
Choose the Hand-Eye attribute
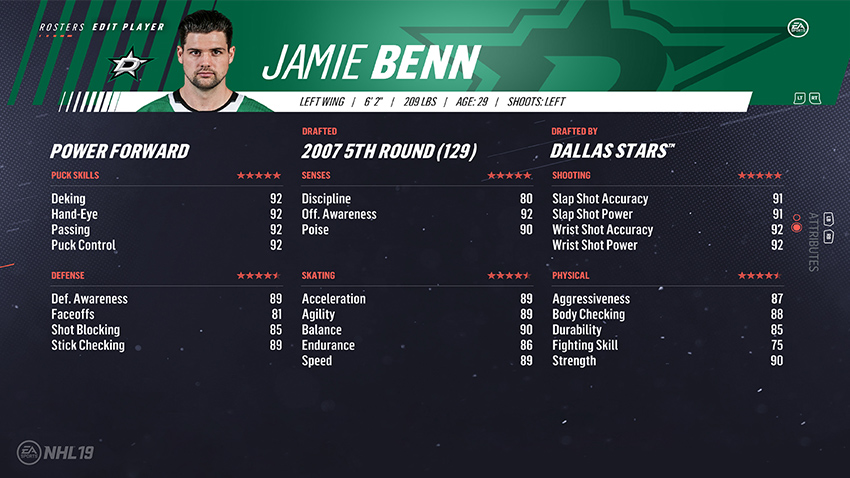pos(166,214)
